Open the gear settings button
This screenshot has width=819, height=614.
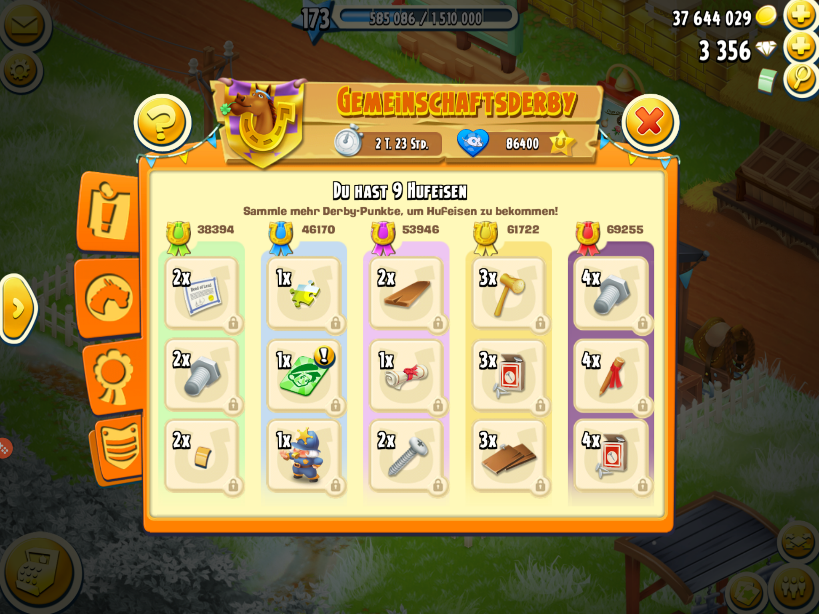[20, 70]
